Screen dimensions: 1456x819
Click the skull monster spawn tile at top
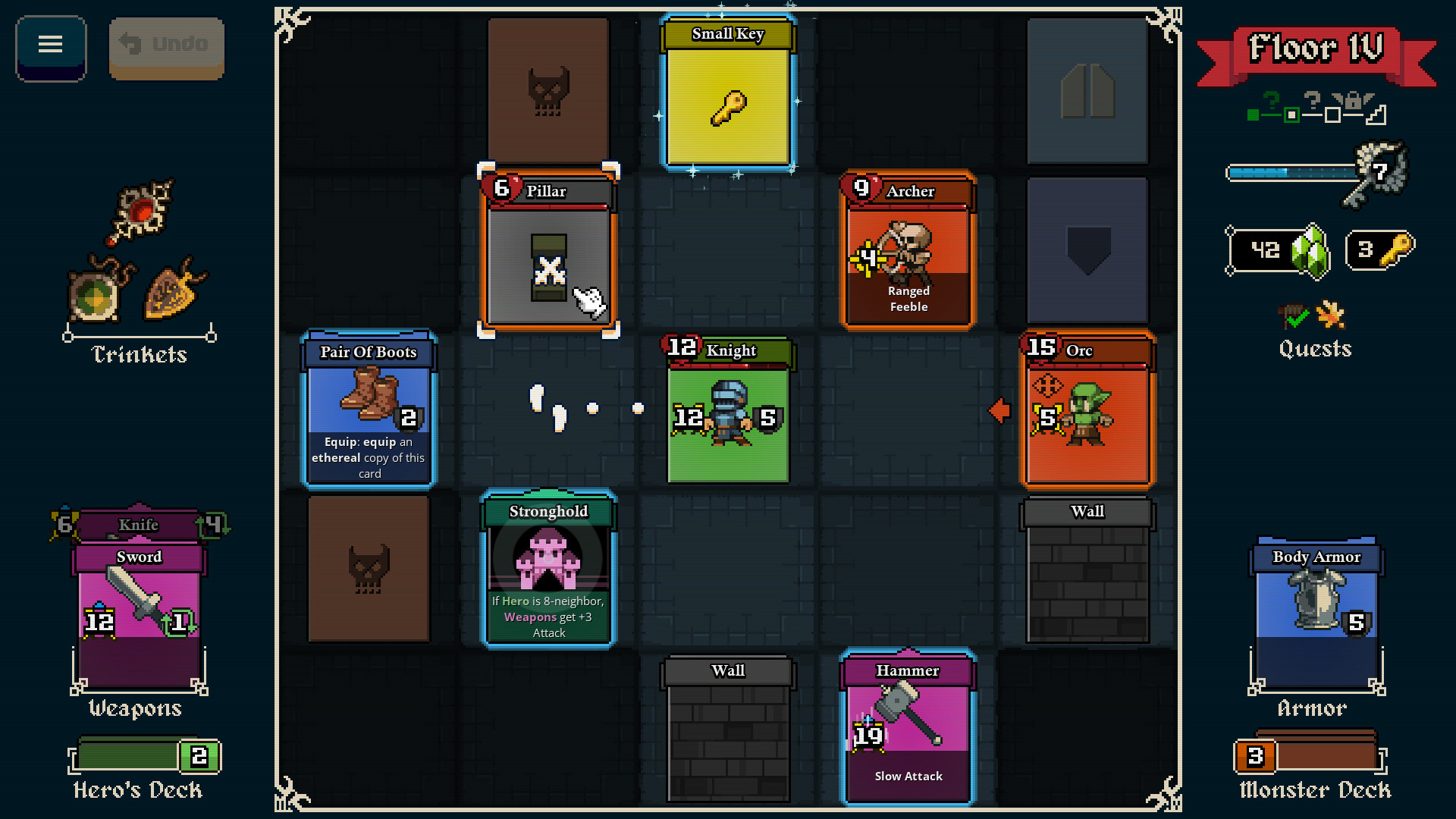[x=548, y=87]
